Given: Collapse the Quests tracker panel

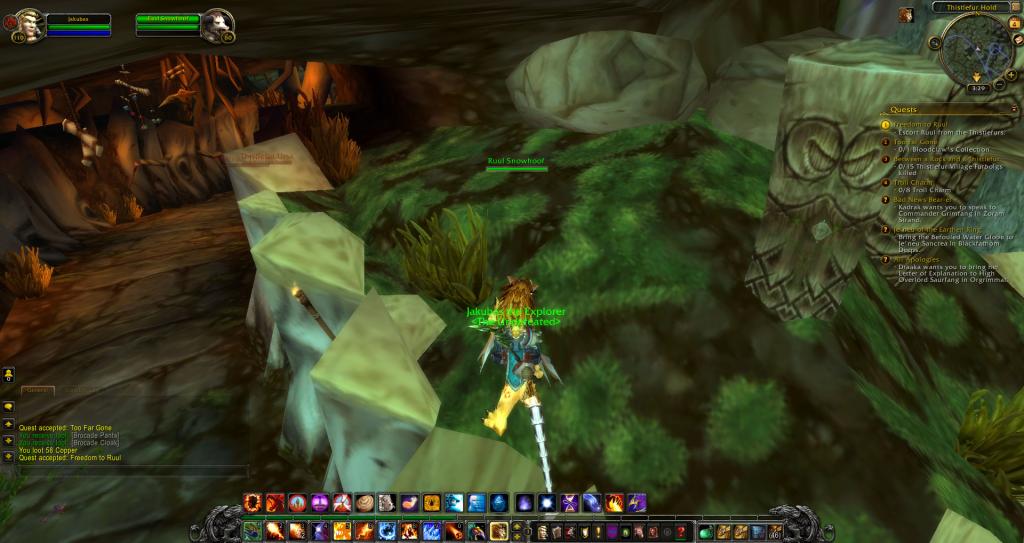Looking at the screenshot, I should tap(1015, 109).
